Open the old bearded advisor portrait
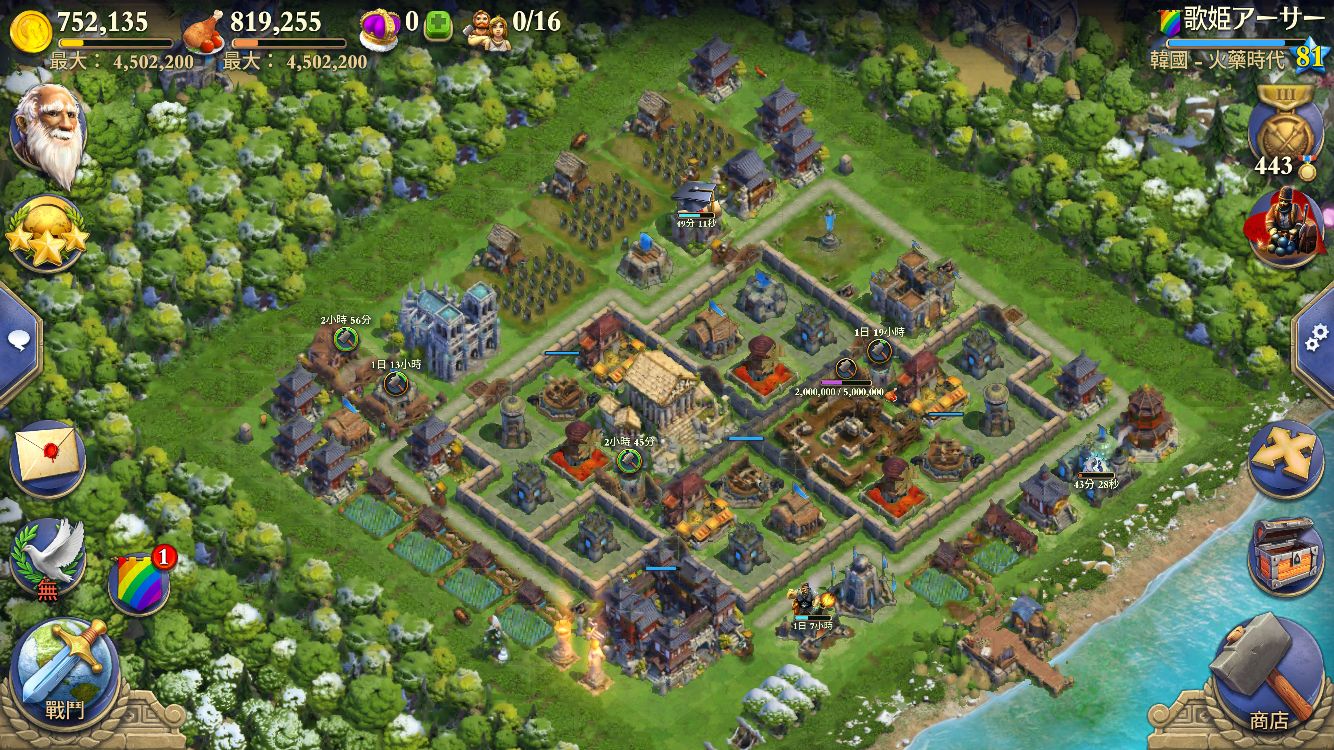This screenshot has width=1334, height=750. [x=48, y=135]
